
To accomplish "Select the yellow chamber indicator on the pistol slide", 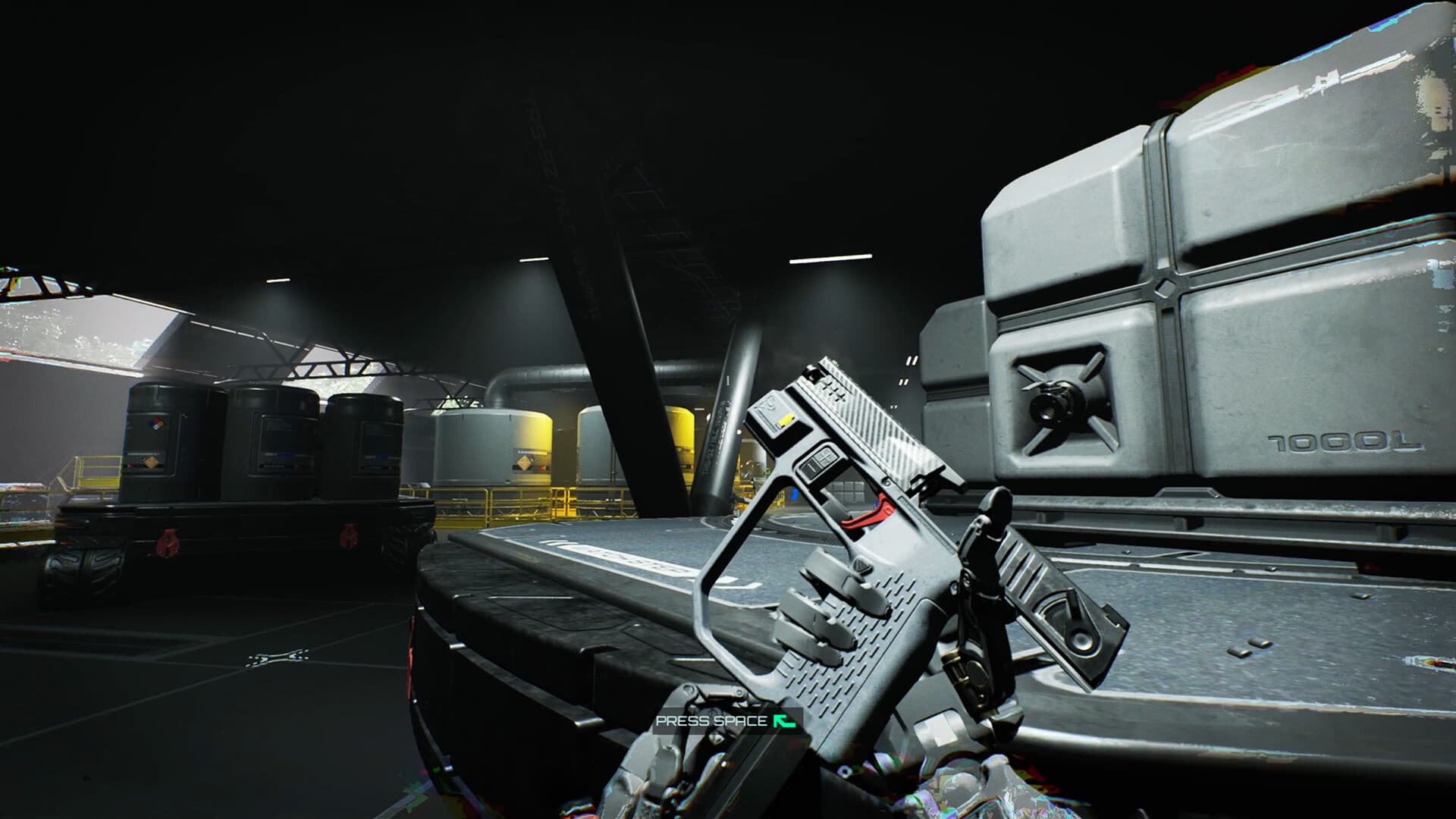I will (x=785, y=420).
